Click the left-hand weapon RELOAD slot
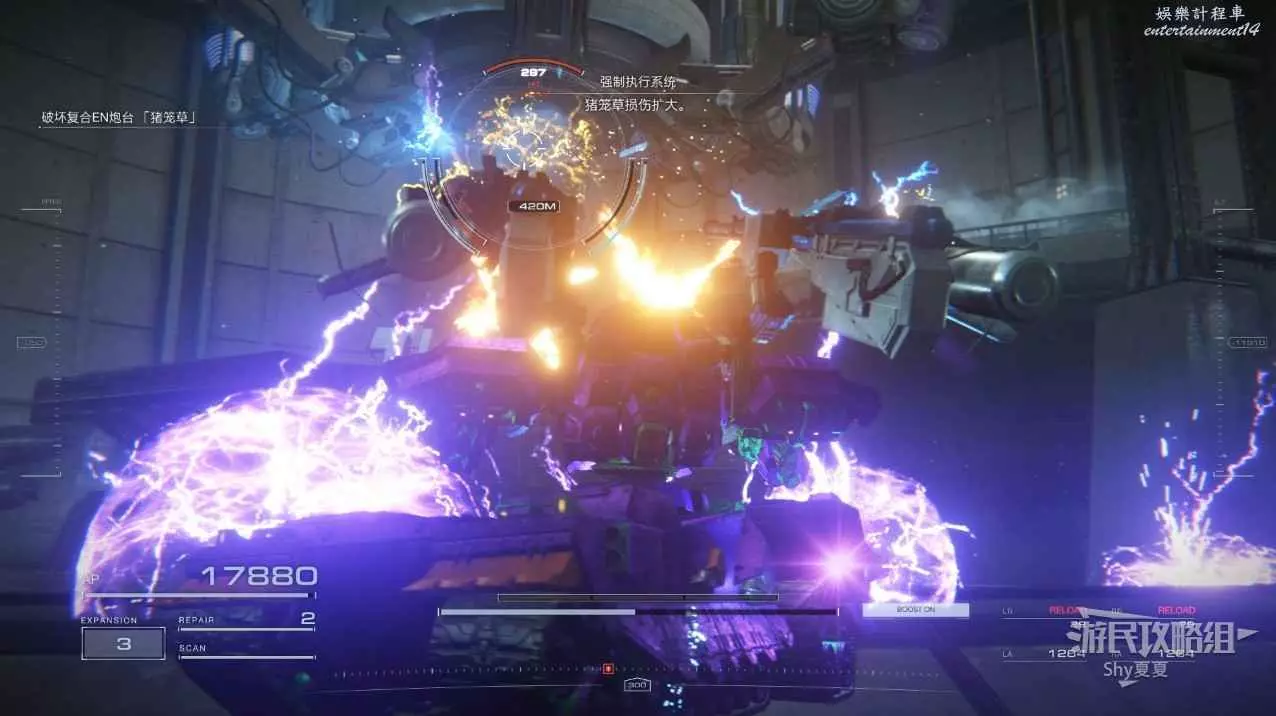Viewport: 1276px width, 716px height. tap(1066, 610)
